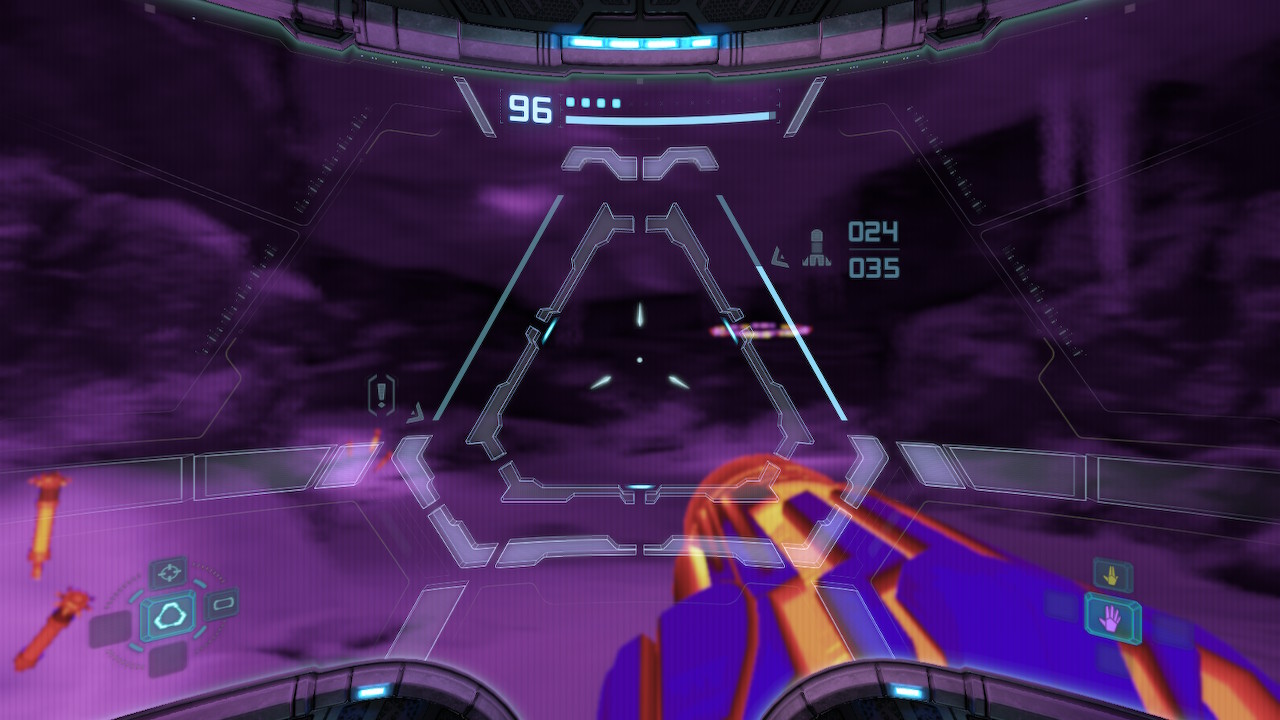Click the hazard warning exclamation icon
Screen dimensions: 1280x720
point(381,394)
